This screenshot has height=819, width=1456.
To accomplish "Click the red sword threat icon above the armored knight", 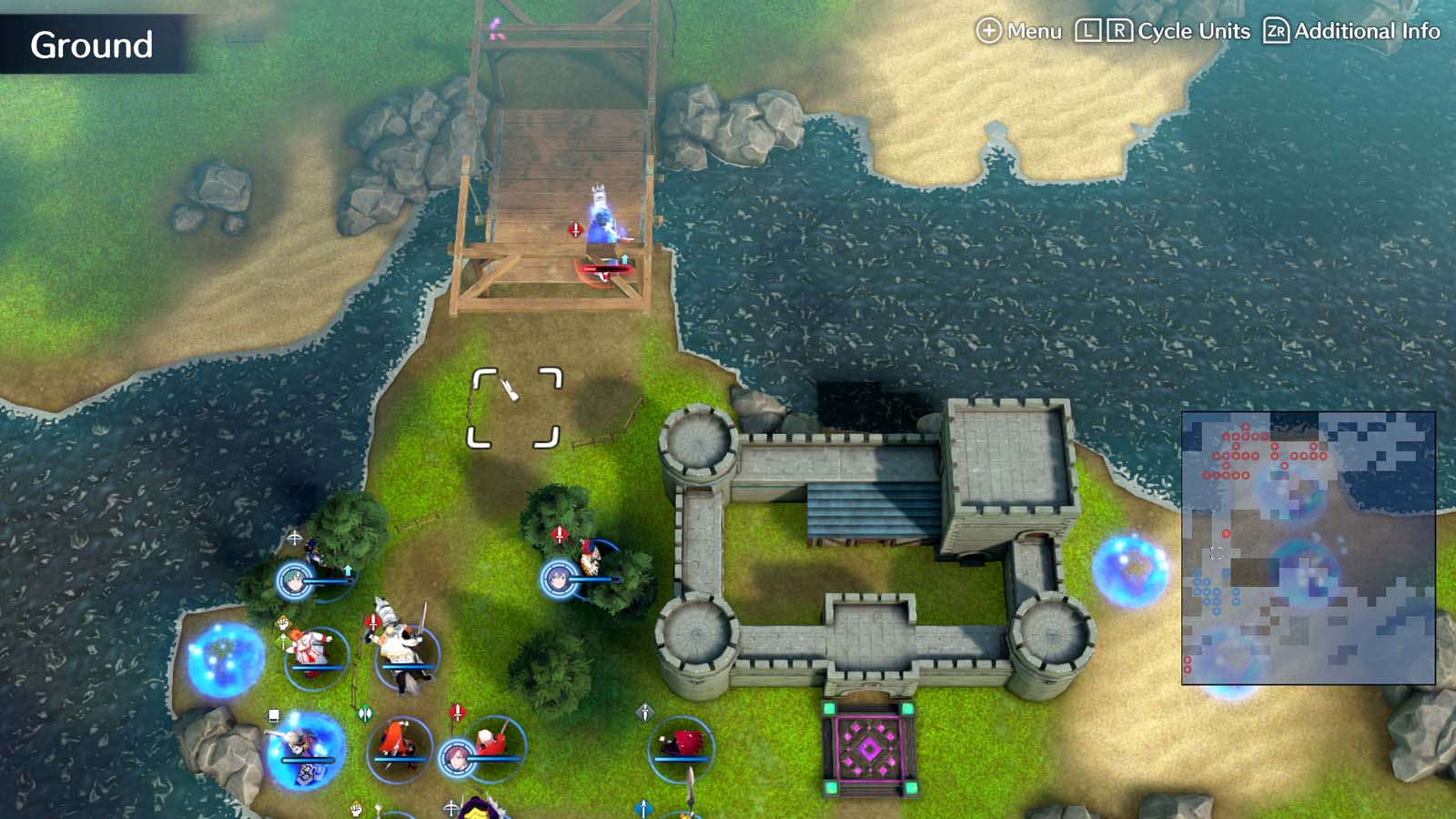I will (373, 620).
